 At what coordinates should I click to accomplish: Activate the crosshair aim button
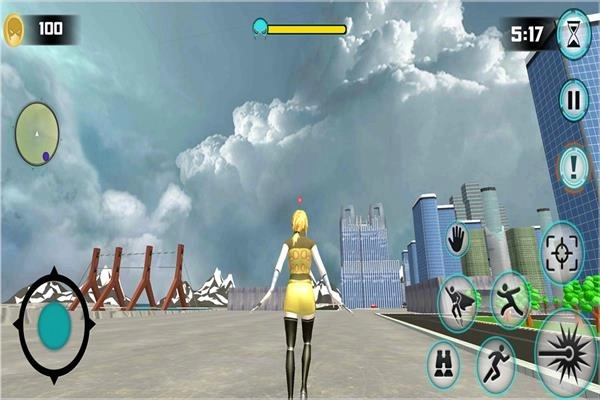pos(562,253)
